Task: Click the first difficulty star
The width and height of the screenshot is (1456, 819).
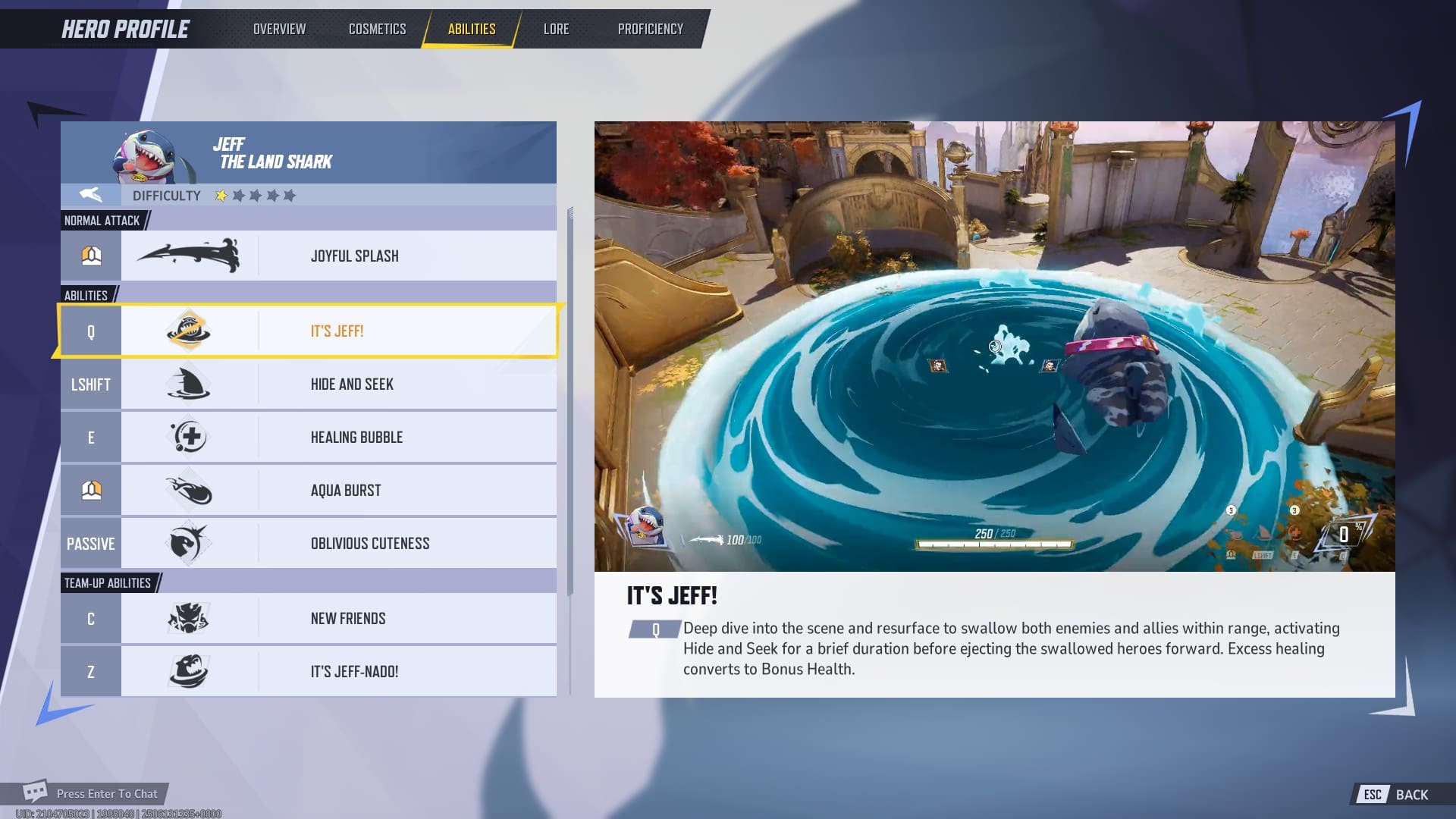Action: click(x=220, y=195)
